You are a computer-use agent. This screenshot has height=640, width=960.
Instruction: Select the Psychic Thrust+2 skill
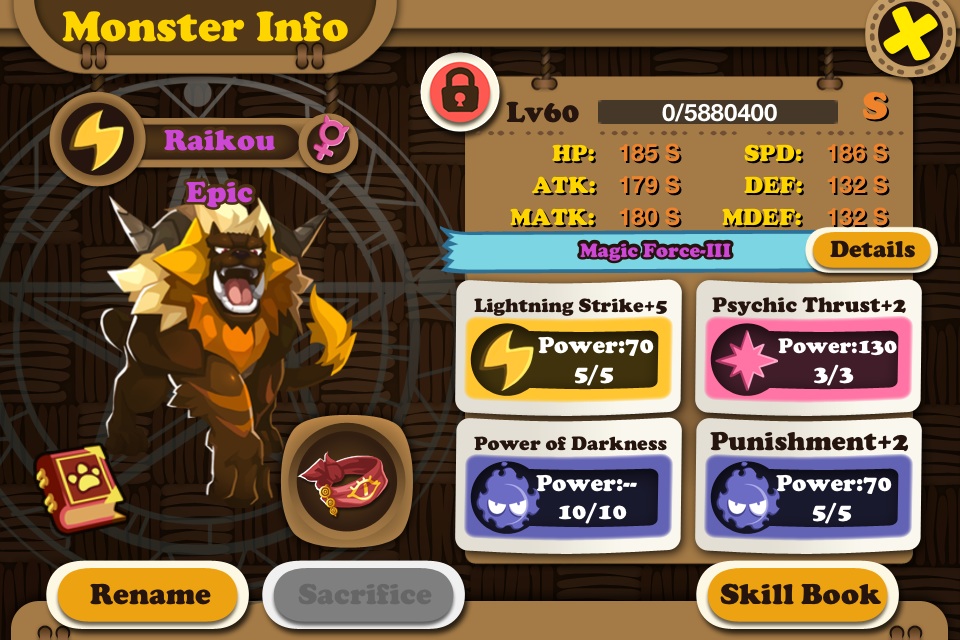coord(804,347)
